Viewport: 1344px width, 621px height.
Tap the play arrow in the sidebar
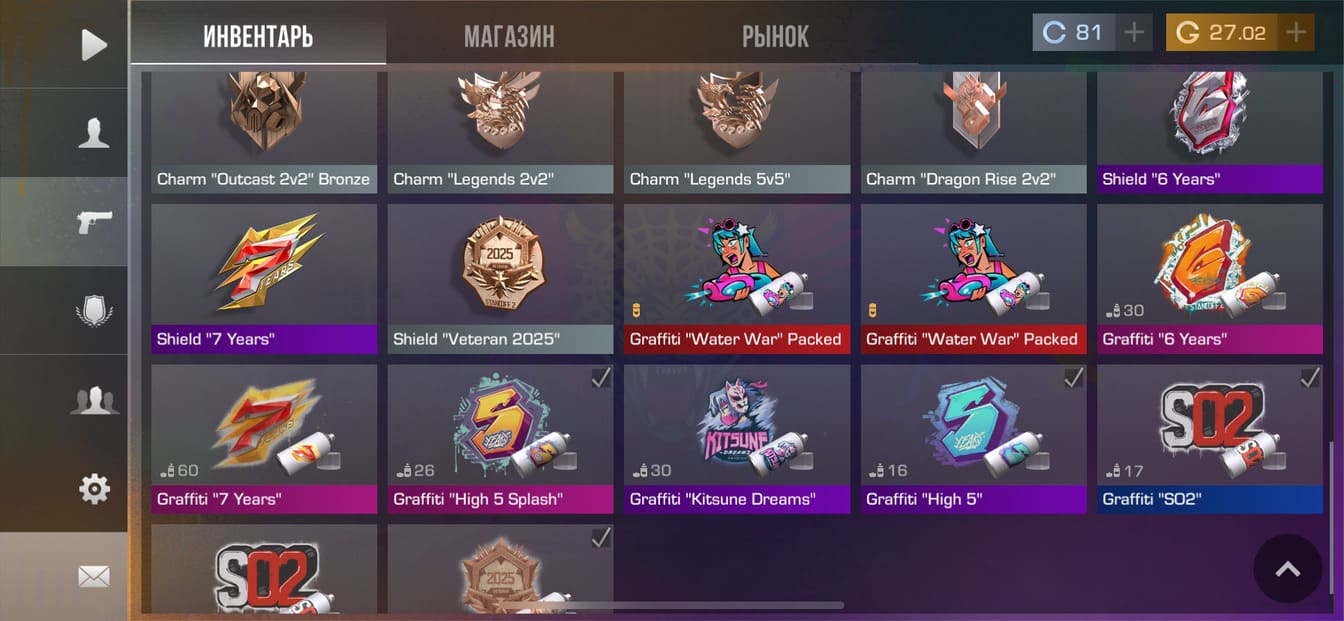(x=93, y=44)
